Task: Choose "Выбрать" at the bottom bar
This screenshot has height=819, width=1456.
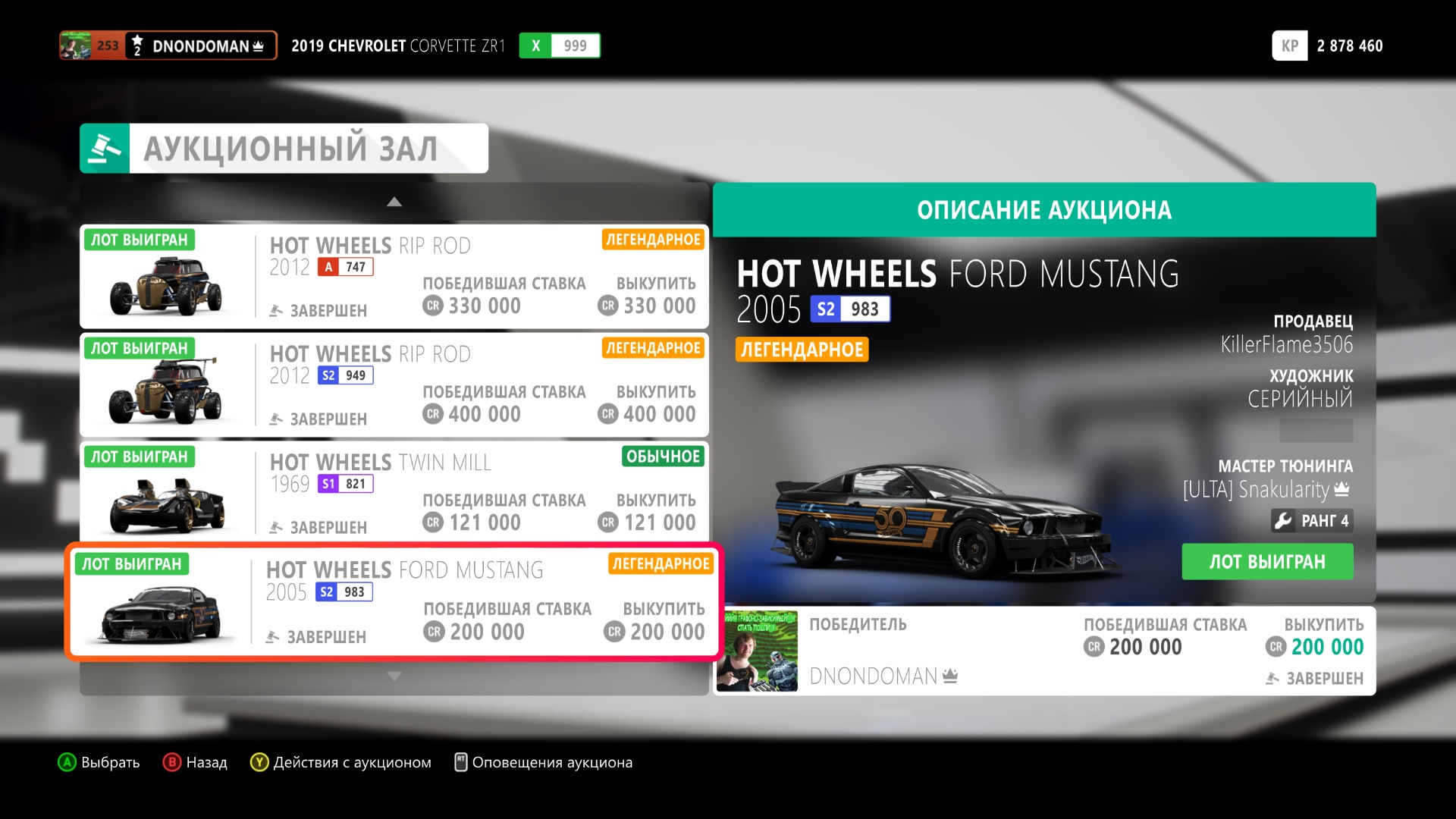Action: [x=99, y=762]
